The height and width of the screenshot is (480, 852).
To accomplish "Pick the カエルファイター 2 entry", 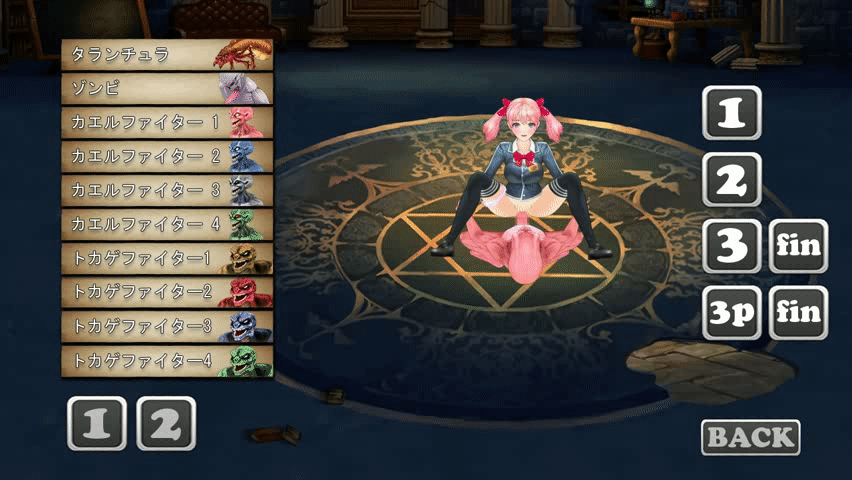I will [x=166, y=157].
